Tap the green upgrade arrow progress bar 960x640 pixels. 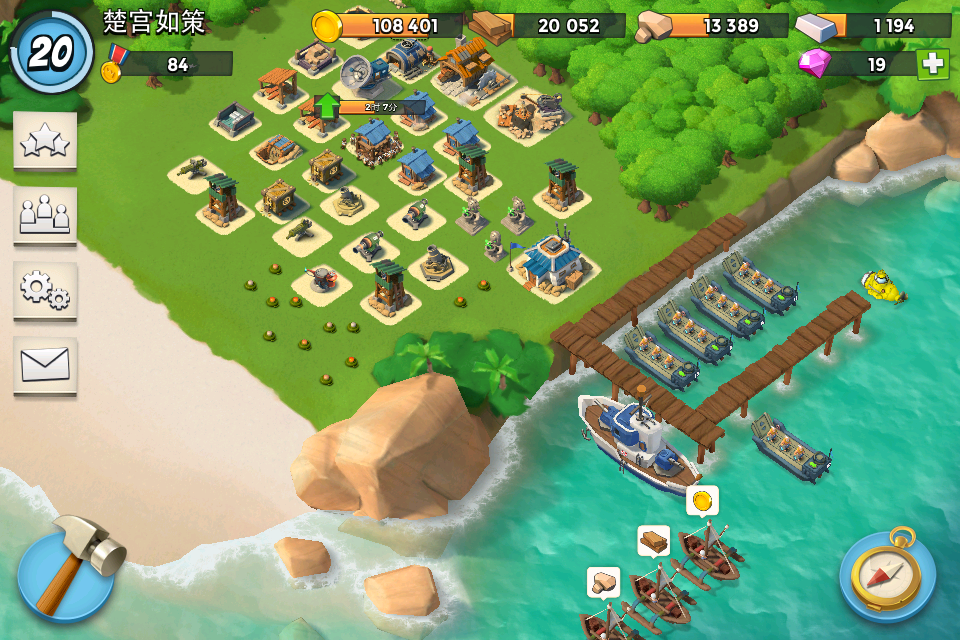coord(370,106)
